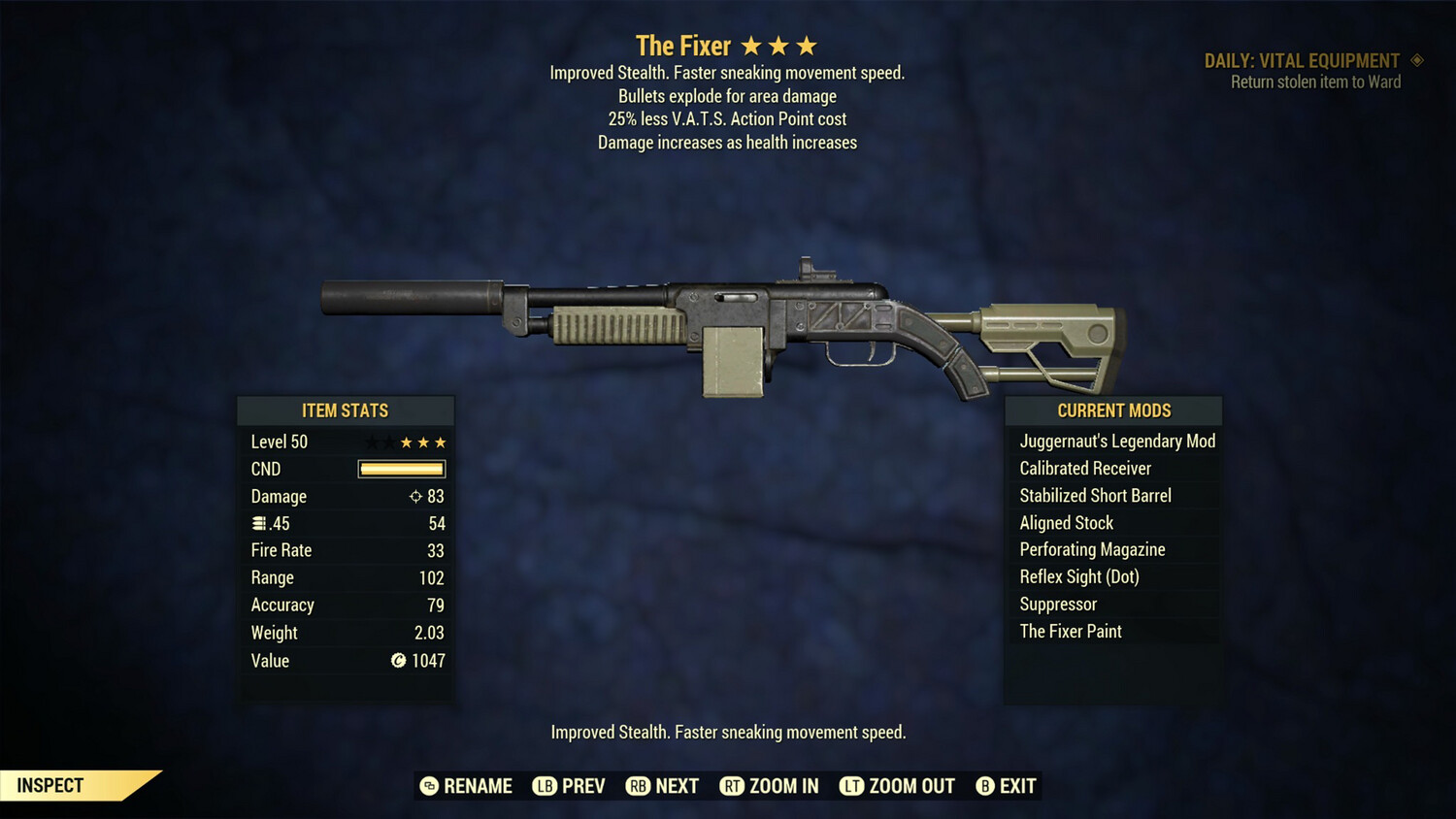Click the diamond icon beside DAILY: VITAL EQUIPMENT

[x=1416, y=59]
